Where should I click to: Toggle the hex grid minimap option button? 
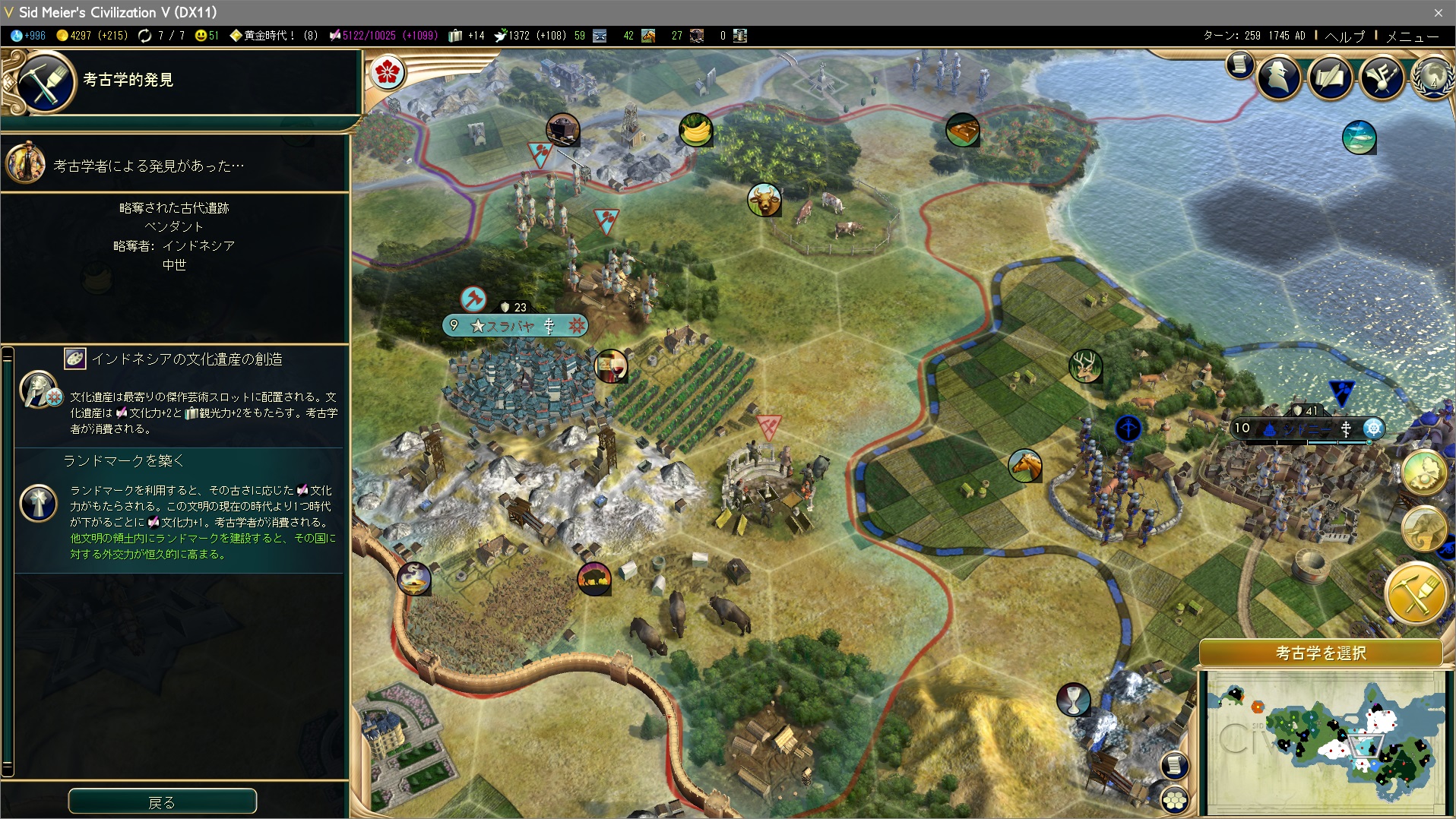(1175, 800)
